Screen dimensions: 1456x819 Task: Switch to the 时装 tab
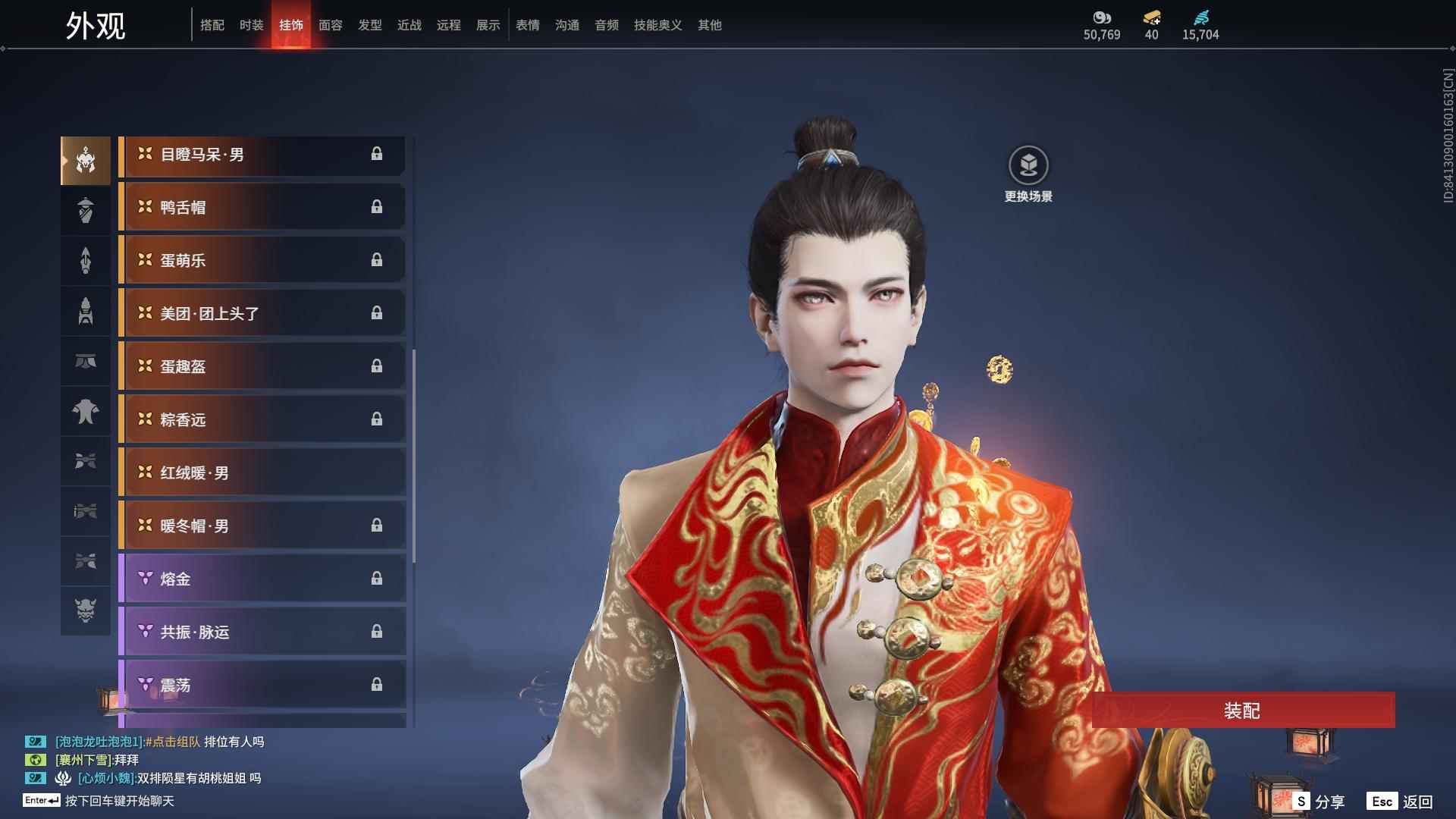[251, 25]
